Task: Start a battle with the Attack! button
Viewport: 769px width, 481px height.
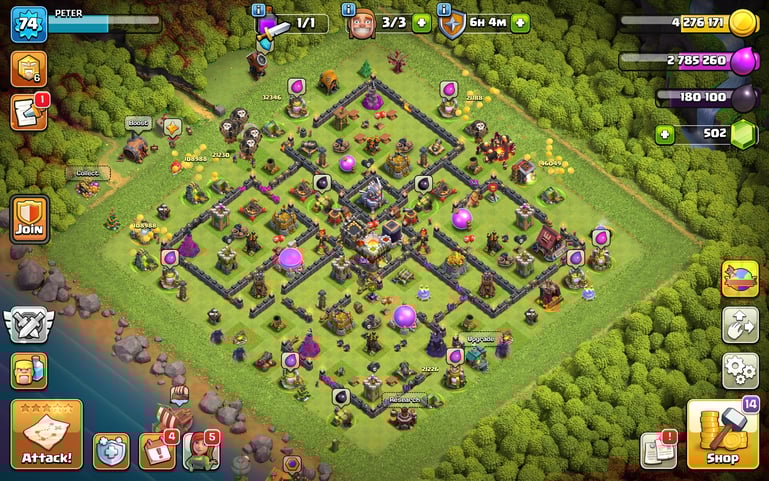Action: [x=46, y=434]
